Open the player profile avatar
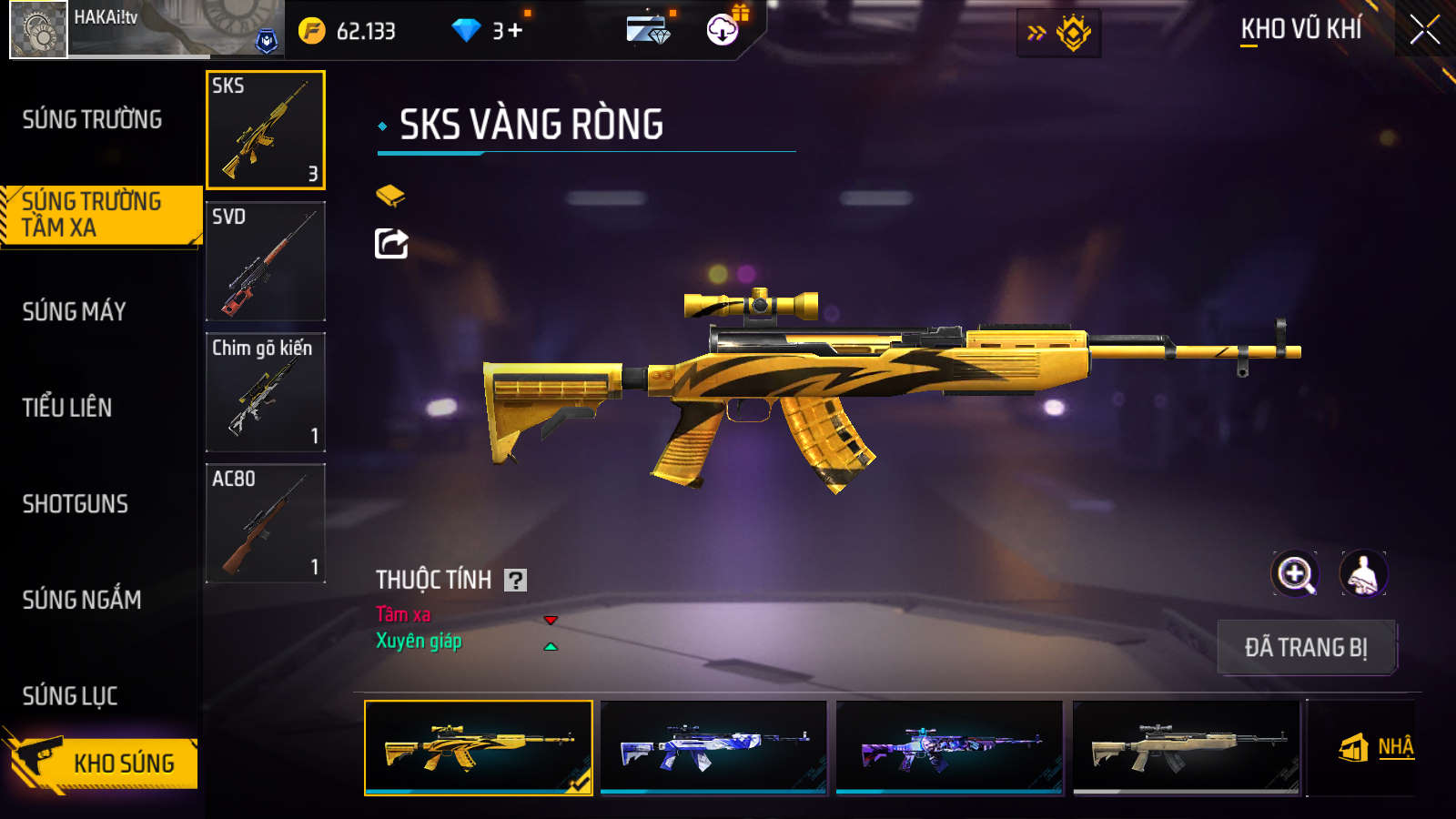This screenshot has height=819, width=1456. click(x=38, y=30)
